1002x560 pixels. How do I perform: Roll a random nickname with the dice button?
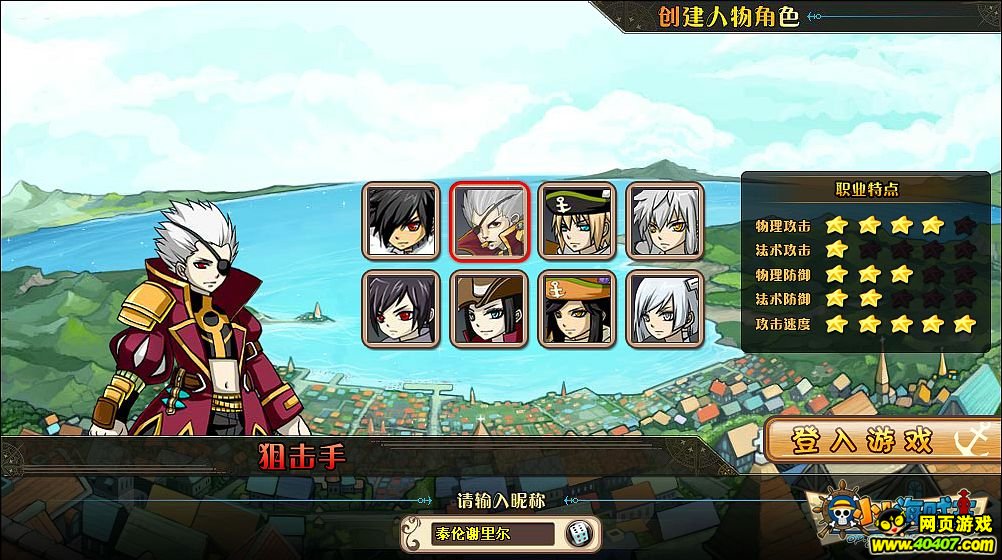coord(579,534)
